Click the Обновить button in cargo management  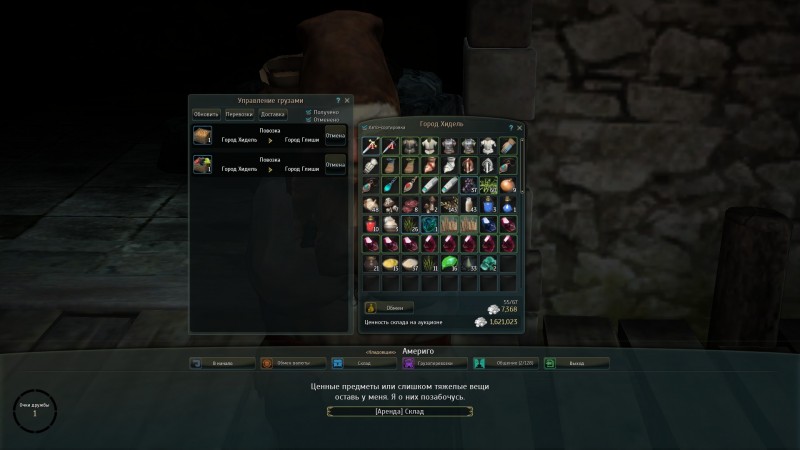205,114
